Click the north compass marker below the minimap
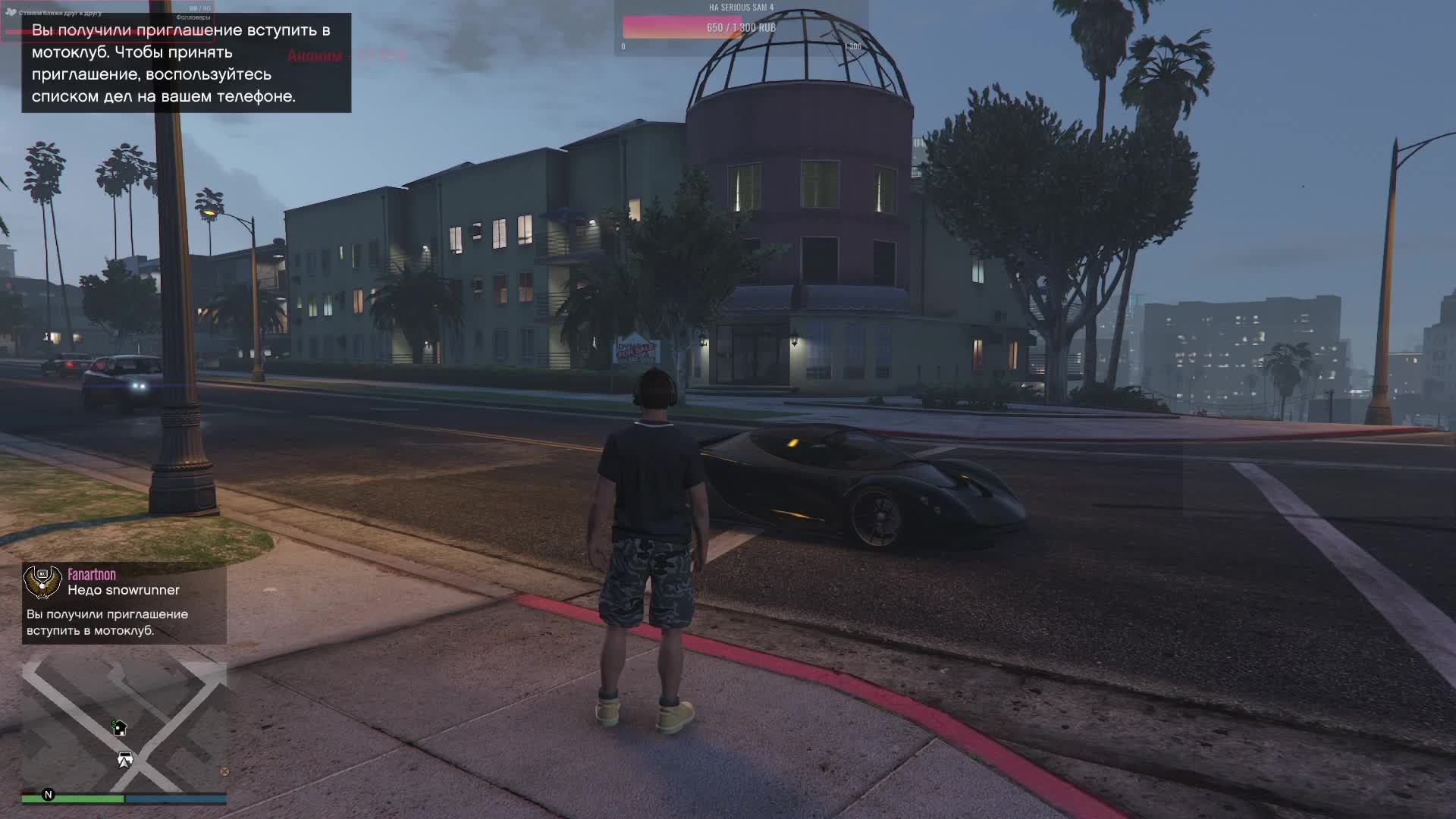The width and height of the screenshot is (1456, 819). click(49, 795)
